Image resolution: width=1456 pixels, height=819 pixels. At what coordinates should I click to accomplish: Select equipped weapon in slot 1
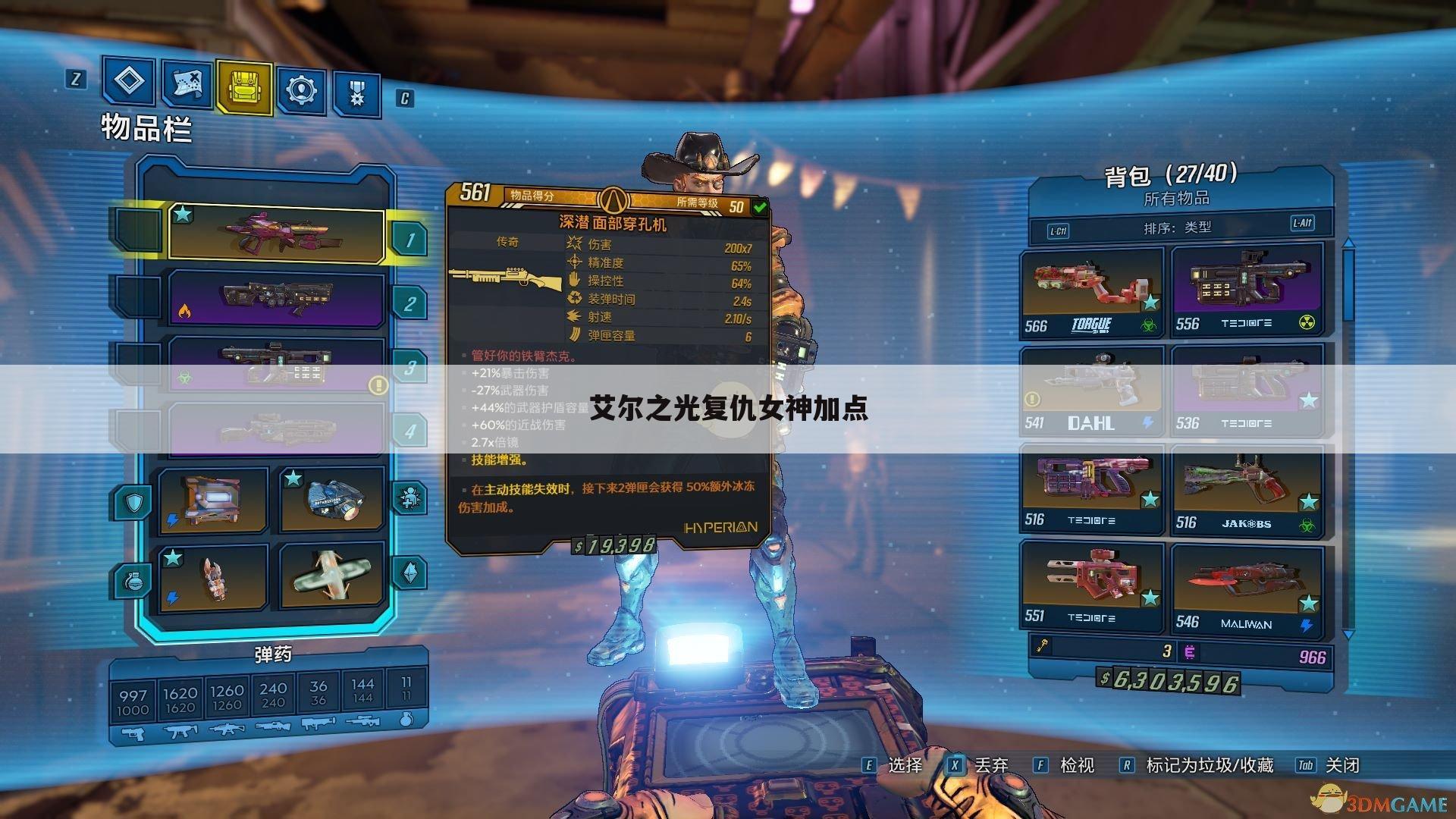[276, 234]
